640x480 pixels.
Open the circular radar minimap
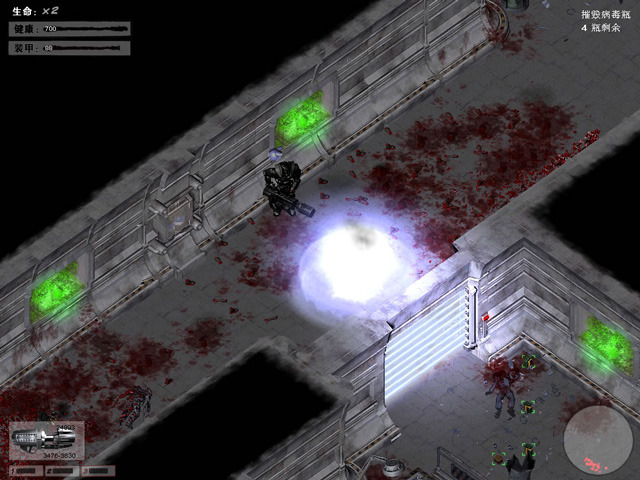click(x=597, y=440)
